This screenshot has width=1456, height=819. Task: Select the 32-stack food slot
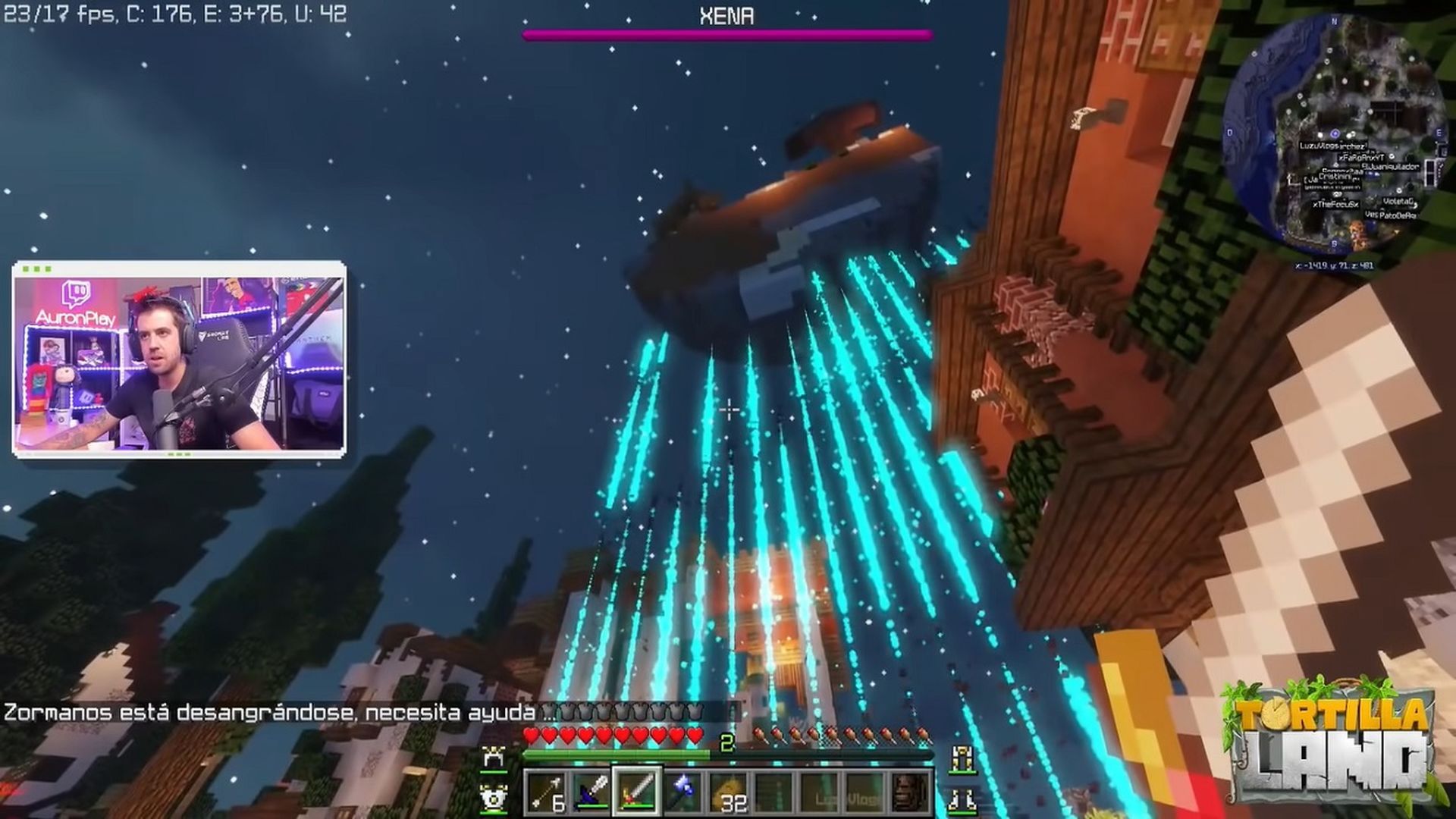tap(729, 792)
